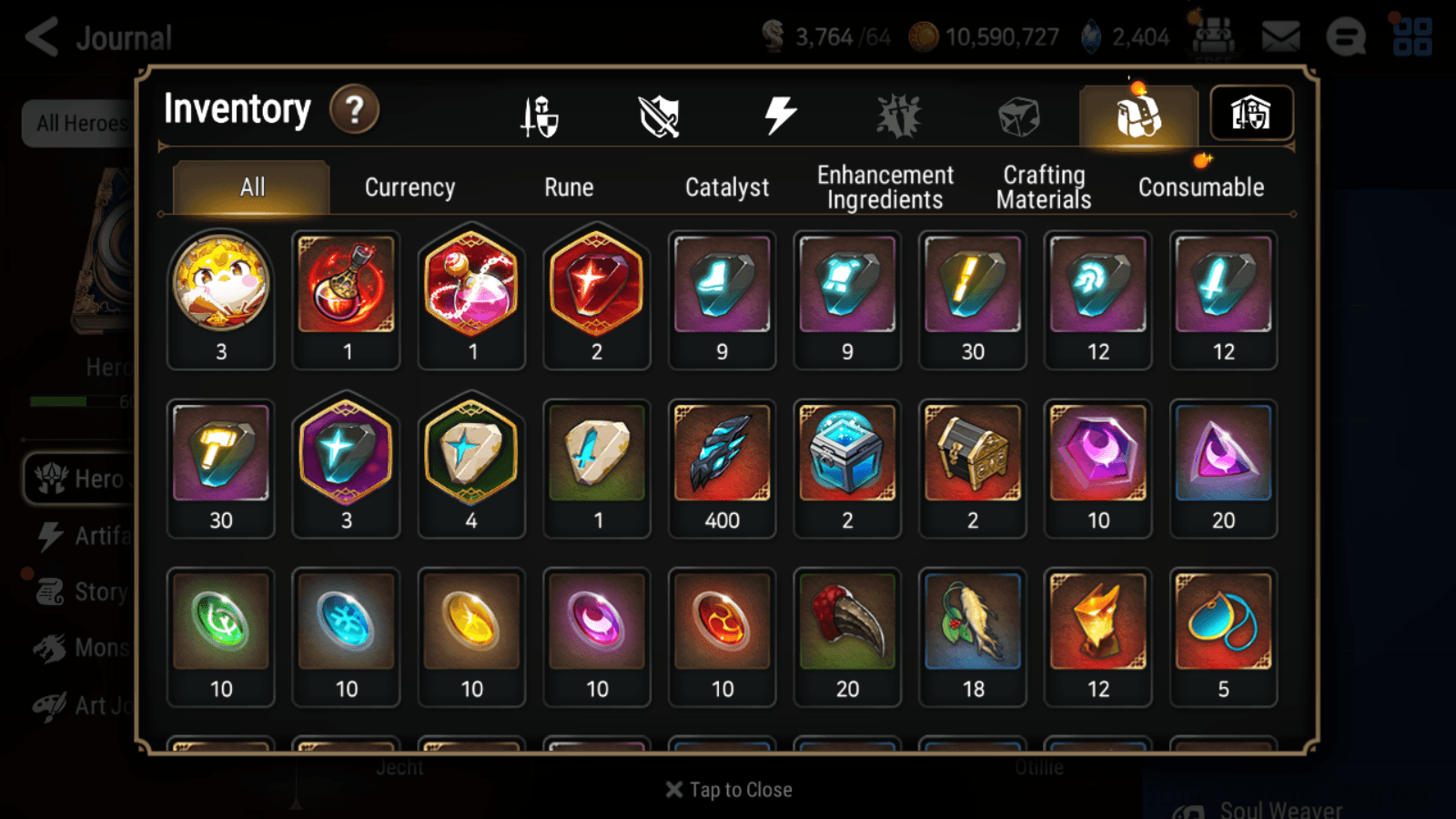
Task: Switch to the Crafting Materials tab
Action: tap(1043, 187)
